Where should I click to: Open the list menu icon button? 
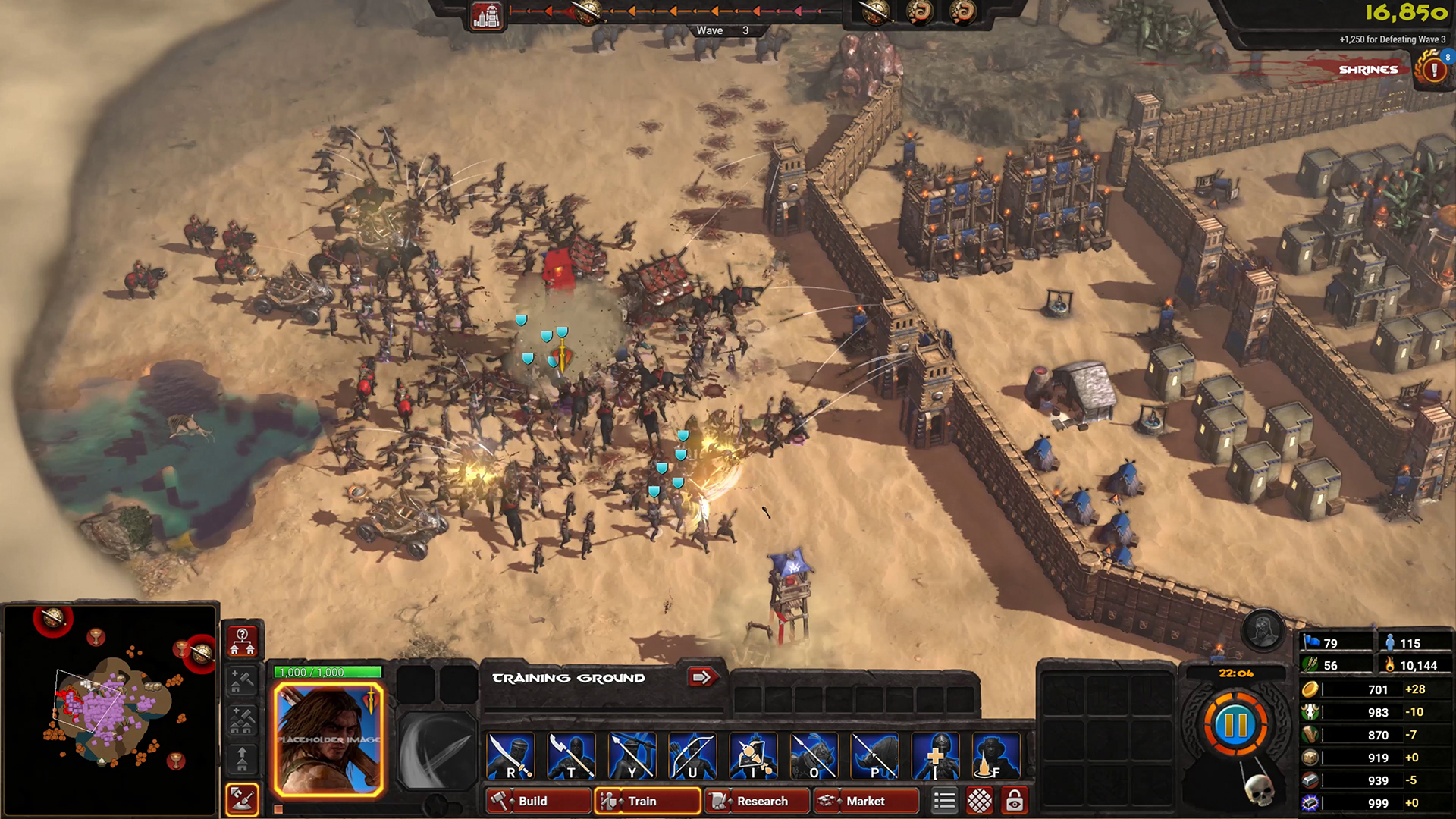(944, 801)
